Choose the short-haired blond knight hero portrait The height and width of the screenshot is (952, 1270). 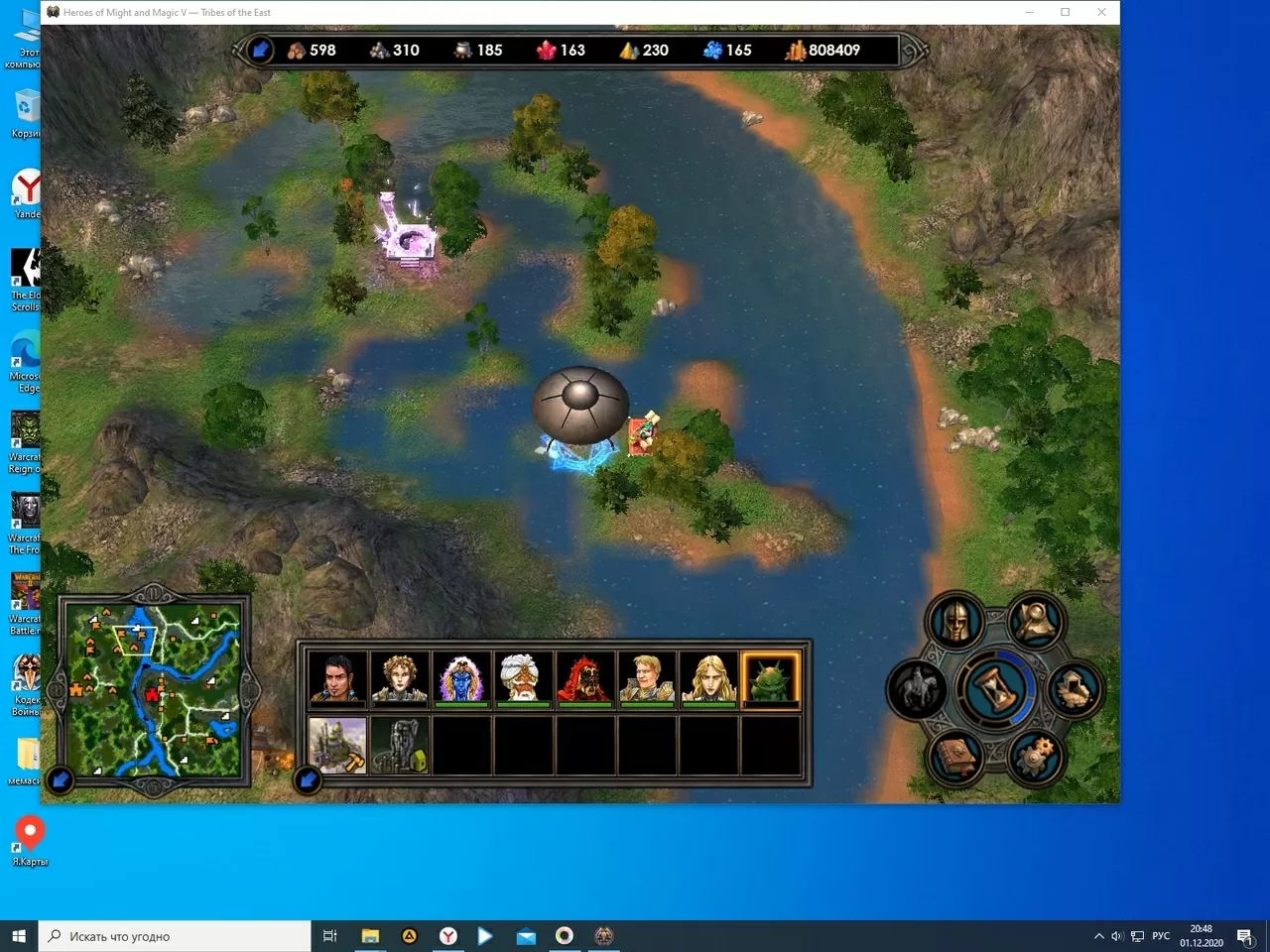pos(647,678)
